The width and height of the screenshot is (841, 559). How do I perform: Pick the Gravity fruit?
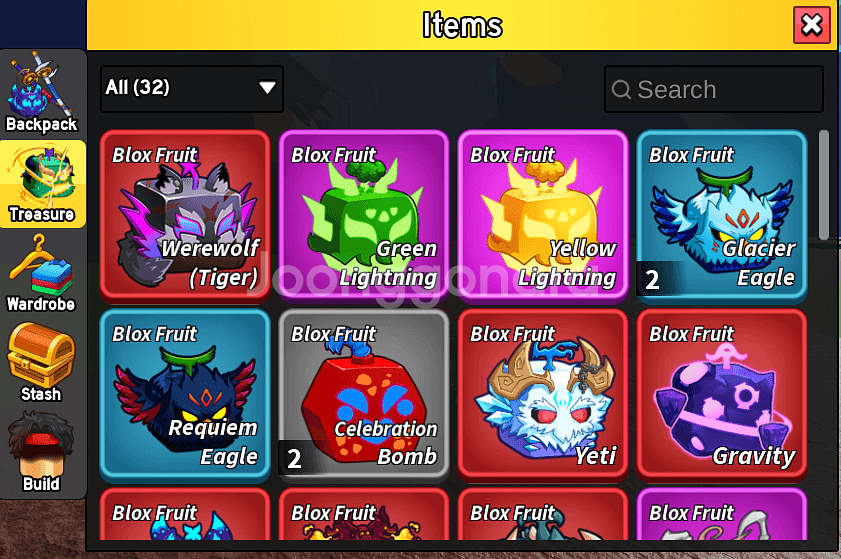click(x=722, y=393)
